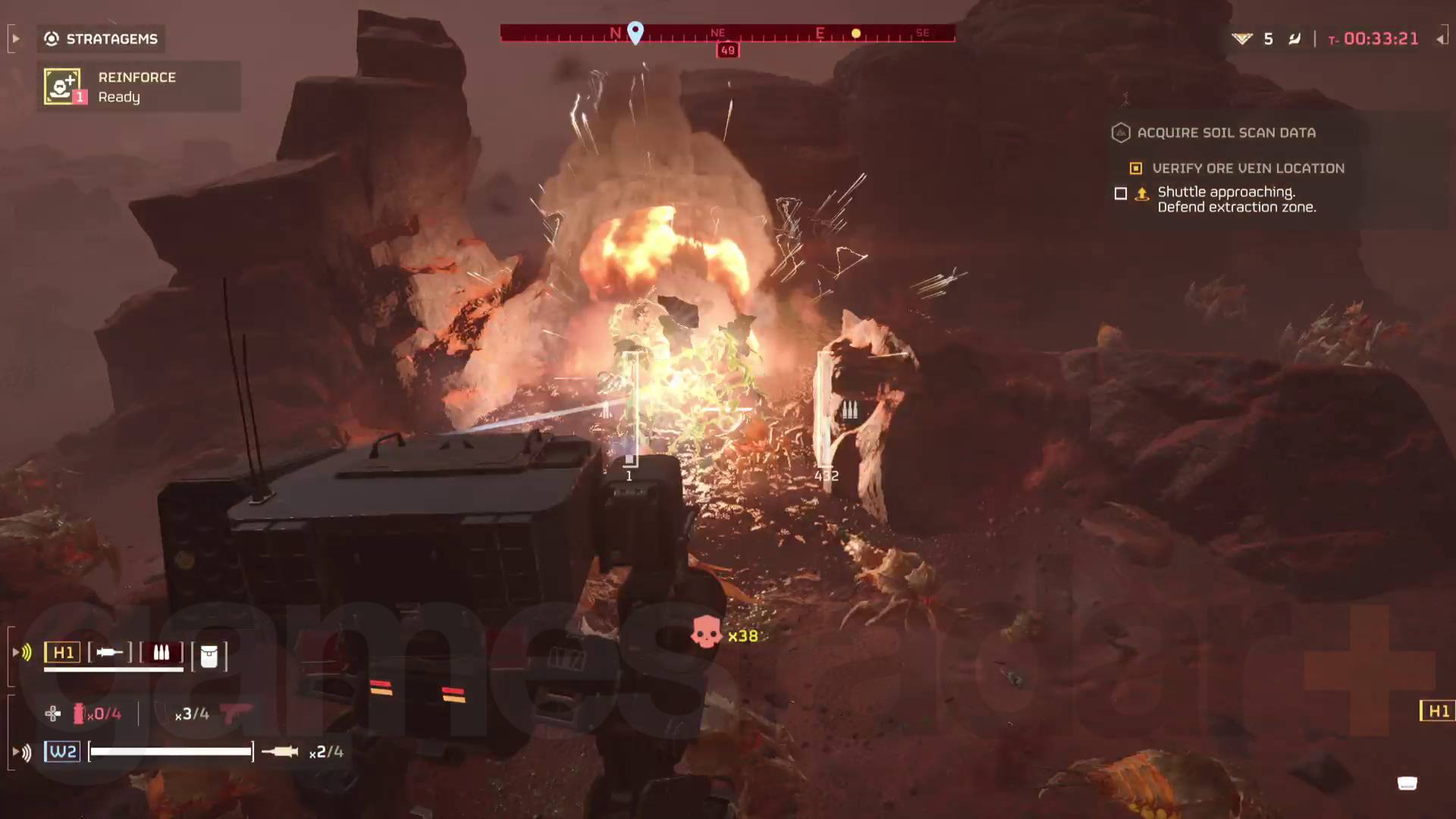
Task: Click the bullets ammo icon on H1 bar
Action: (x=160, y=651)
